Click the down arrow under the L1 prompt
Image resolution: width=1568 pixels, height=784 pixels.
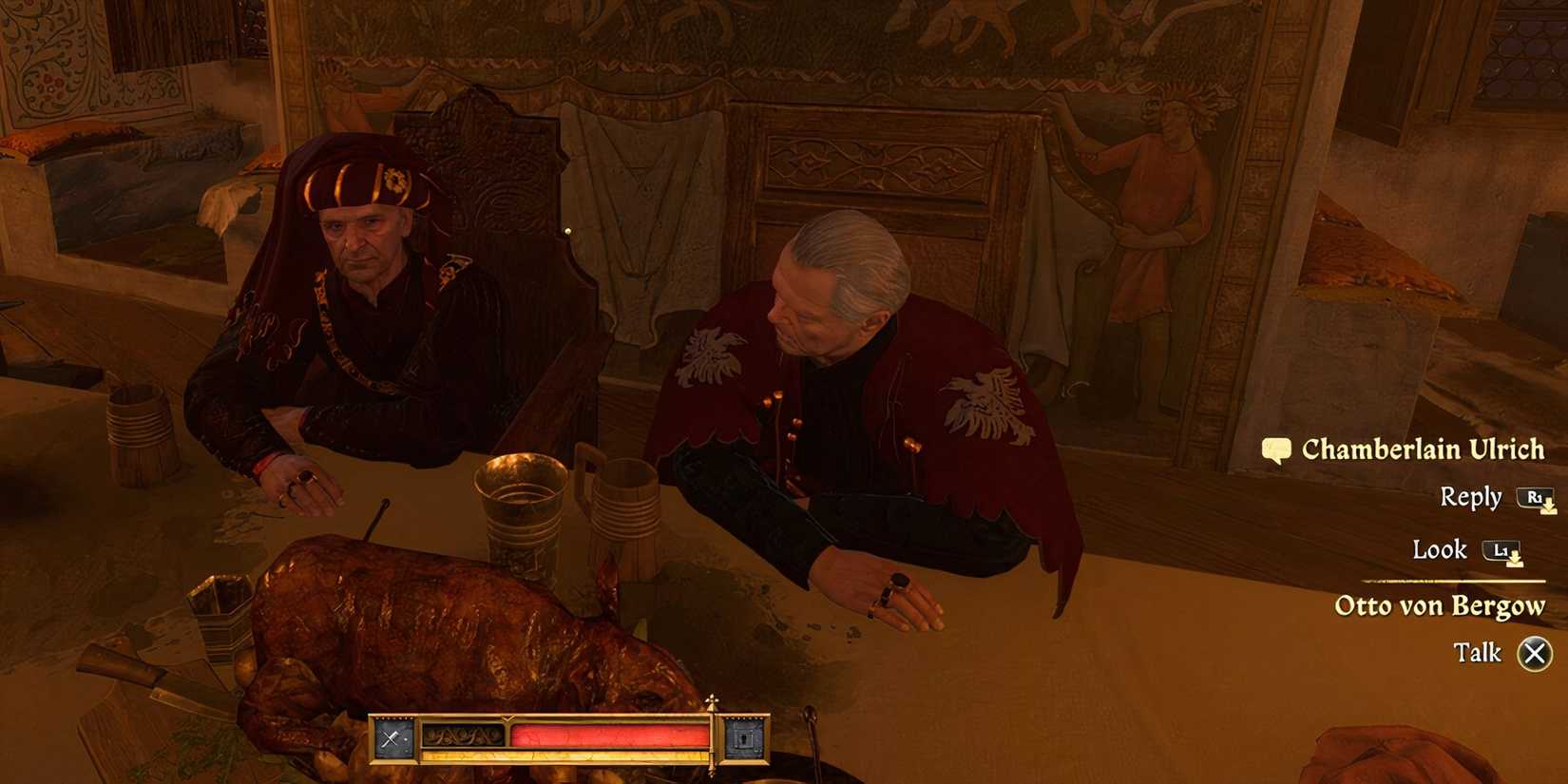pos(1515,560)
